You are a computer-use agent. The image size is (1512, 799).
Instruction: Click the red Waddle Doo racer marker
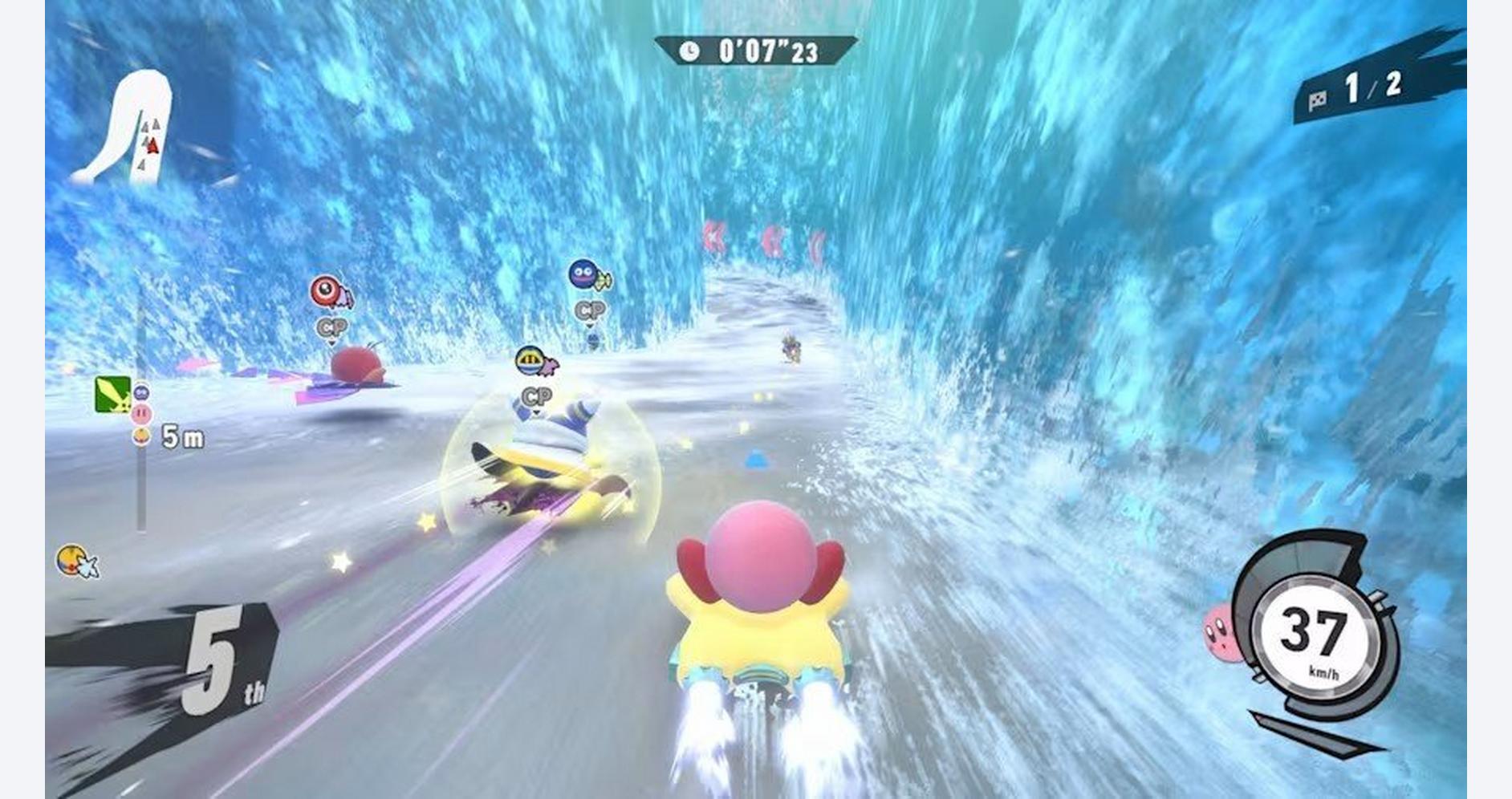[331, 292]
